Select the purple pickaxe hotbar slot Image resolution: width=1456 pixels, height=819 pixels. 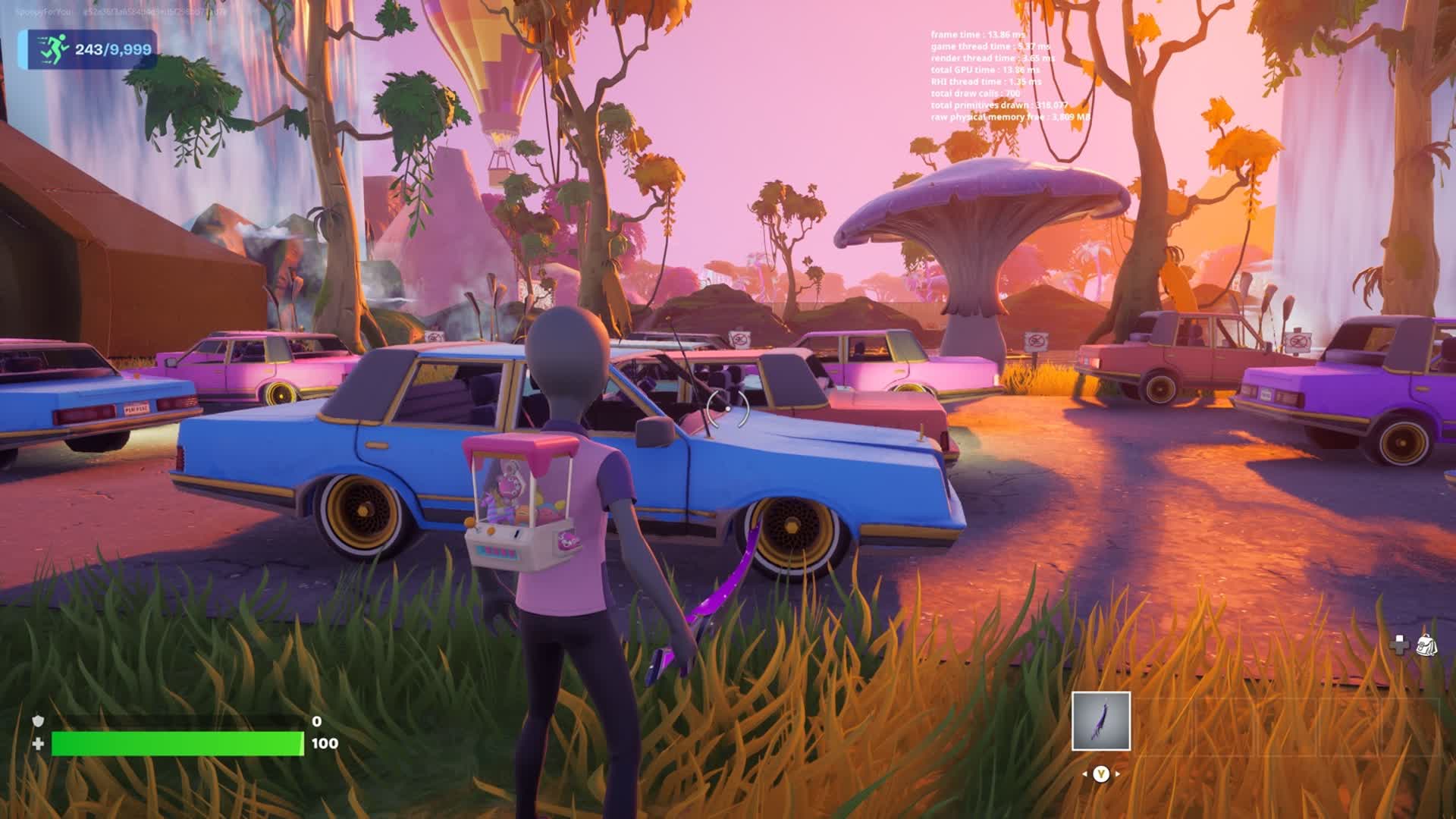point(1100,720)
